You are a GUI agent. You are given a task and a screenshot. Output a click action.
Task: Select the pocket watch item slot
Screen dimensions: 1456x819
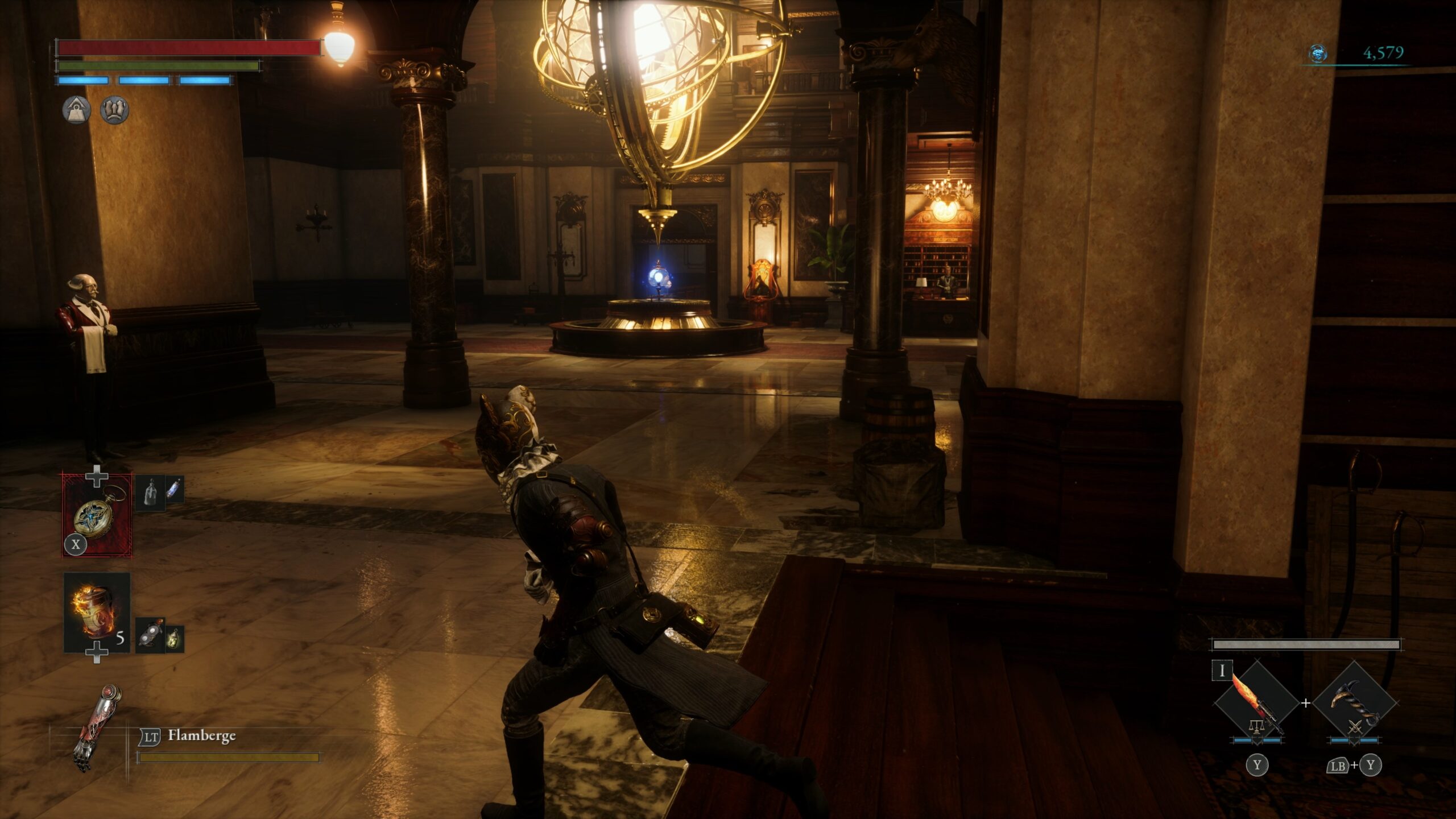(97, 515)
